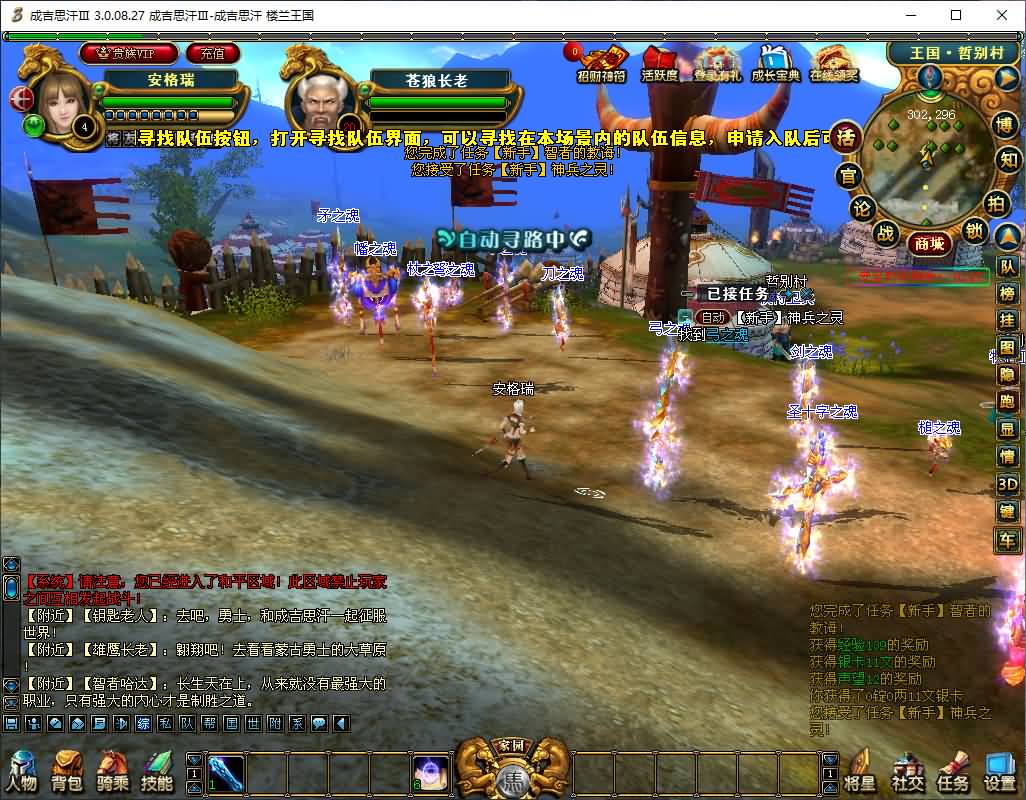Open the 招财神符 event icon
Screen dimensions: 1026x800
coord(603,63)
